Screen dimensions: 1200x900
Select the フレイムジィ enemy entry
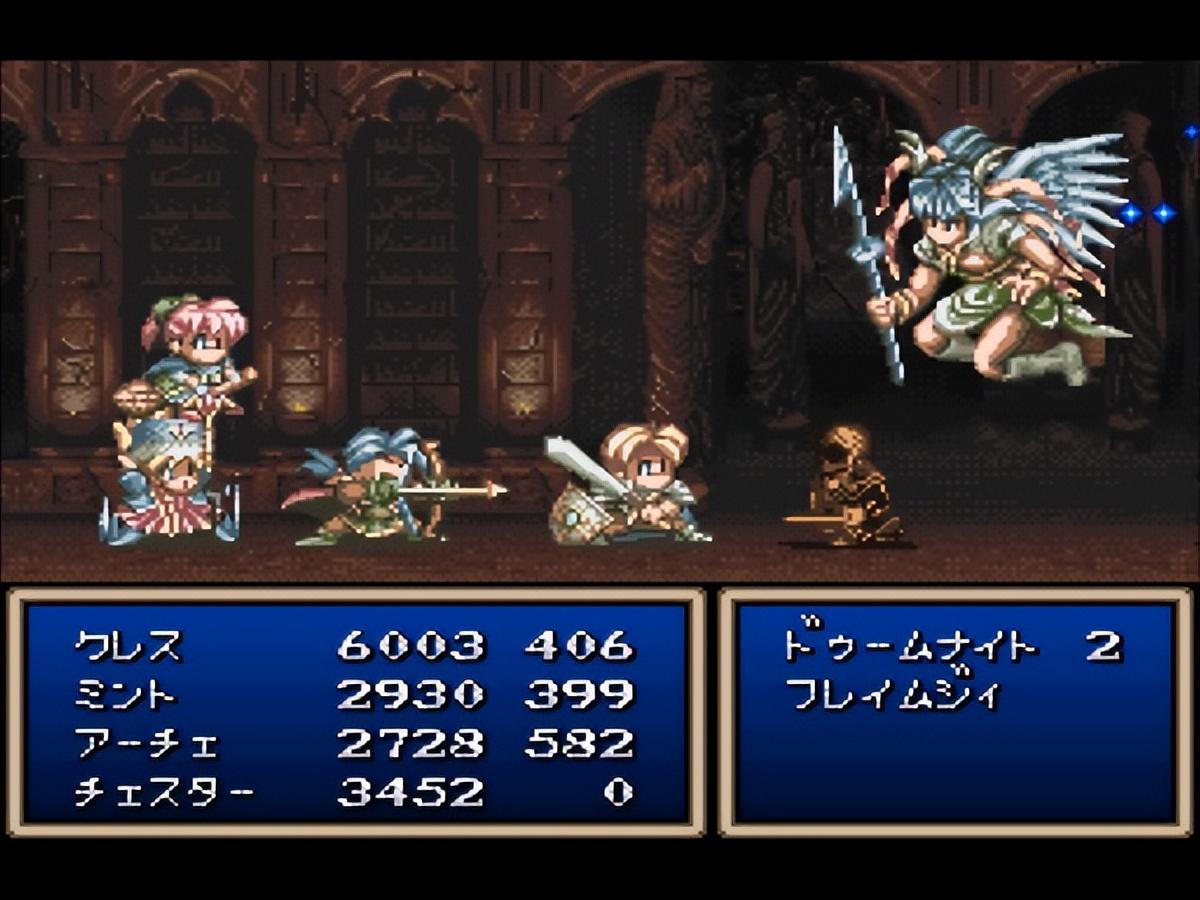[892, 693]
